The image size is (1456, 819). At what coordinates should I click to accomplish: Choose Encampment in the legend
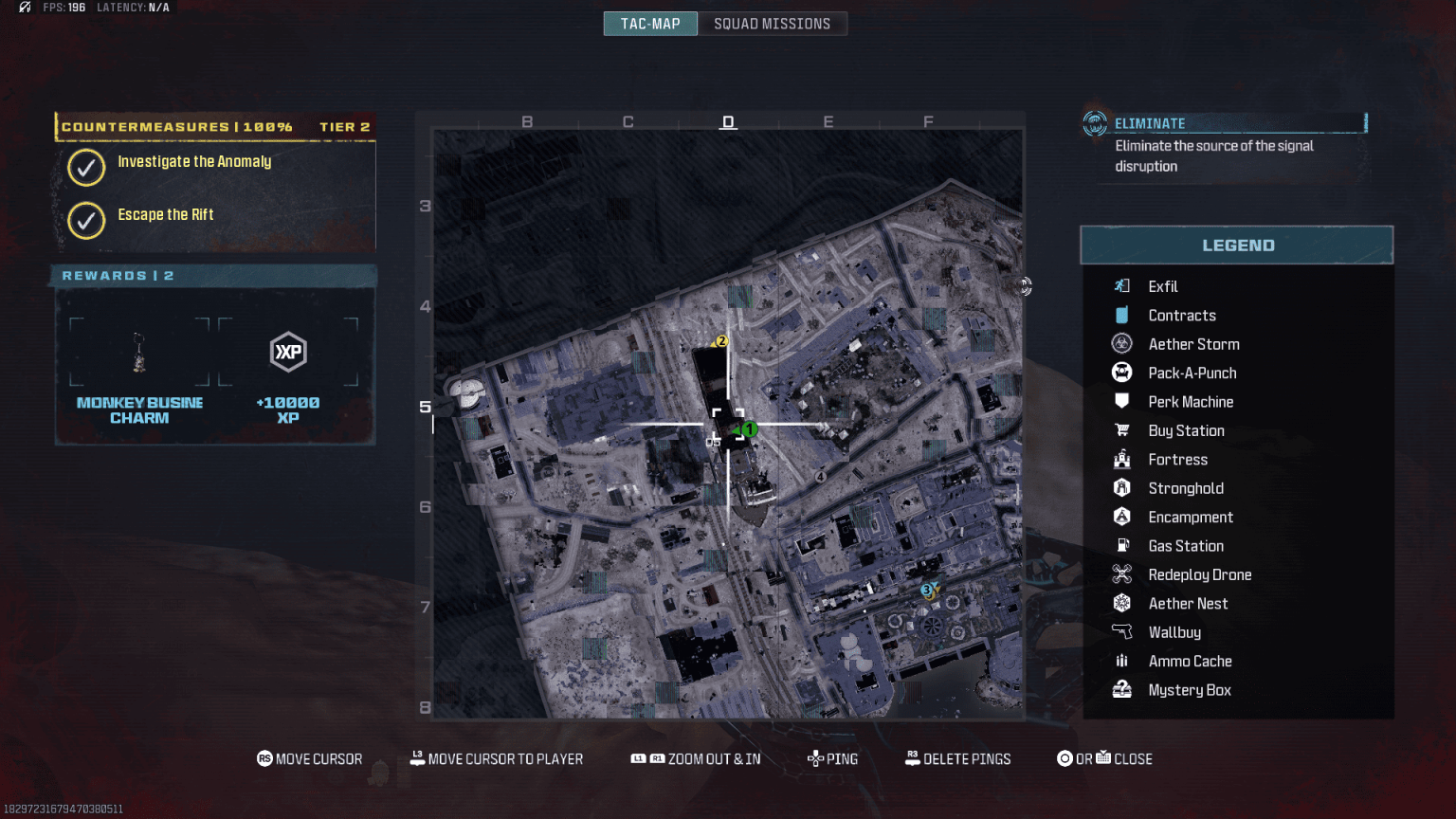tap(1190, 518)
